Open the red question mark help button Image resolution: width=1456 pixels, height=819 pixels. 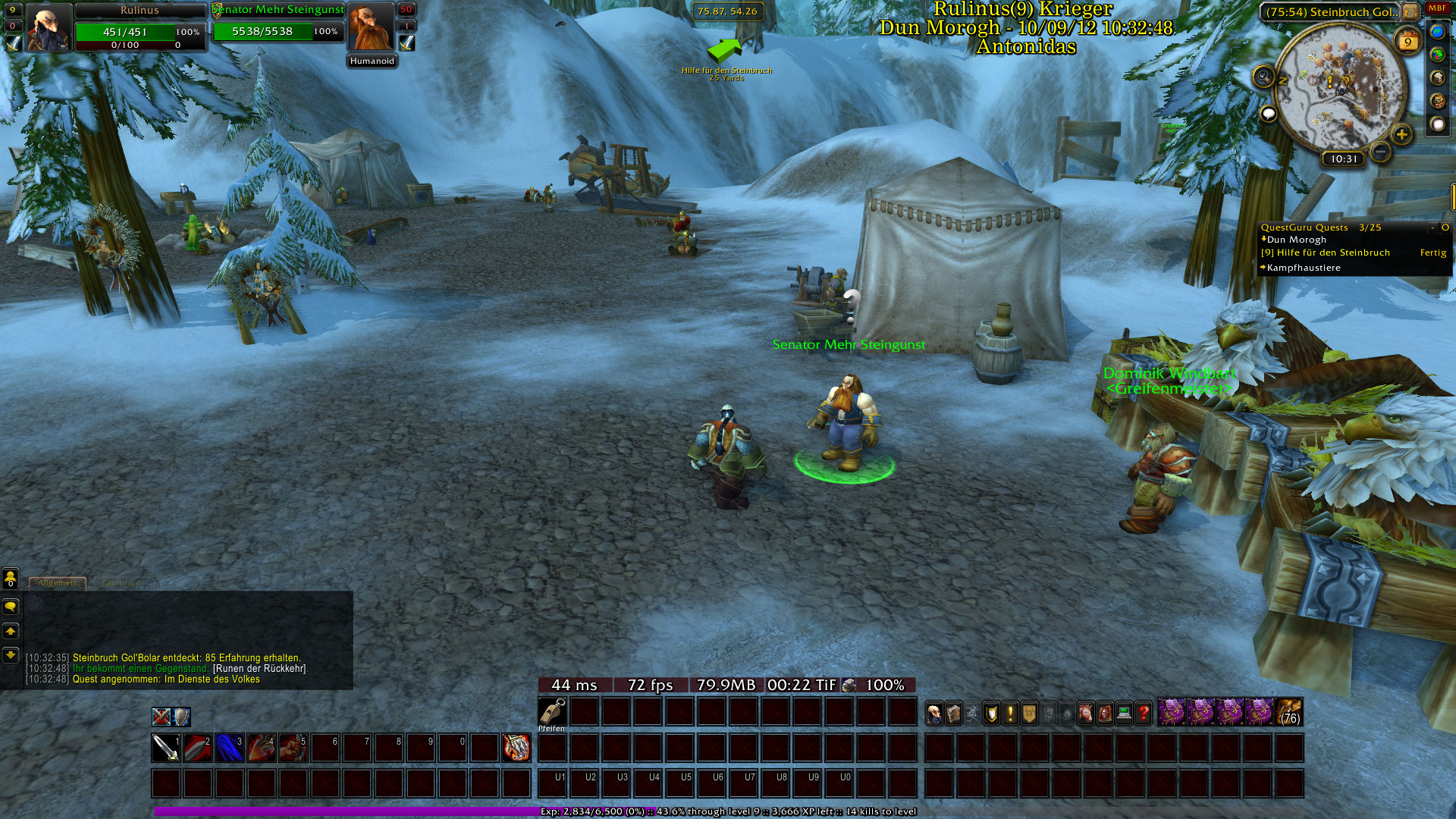point(1143,713)
